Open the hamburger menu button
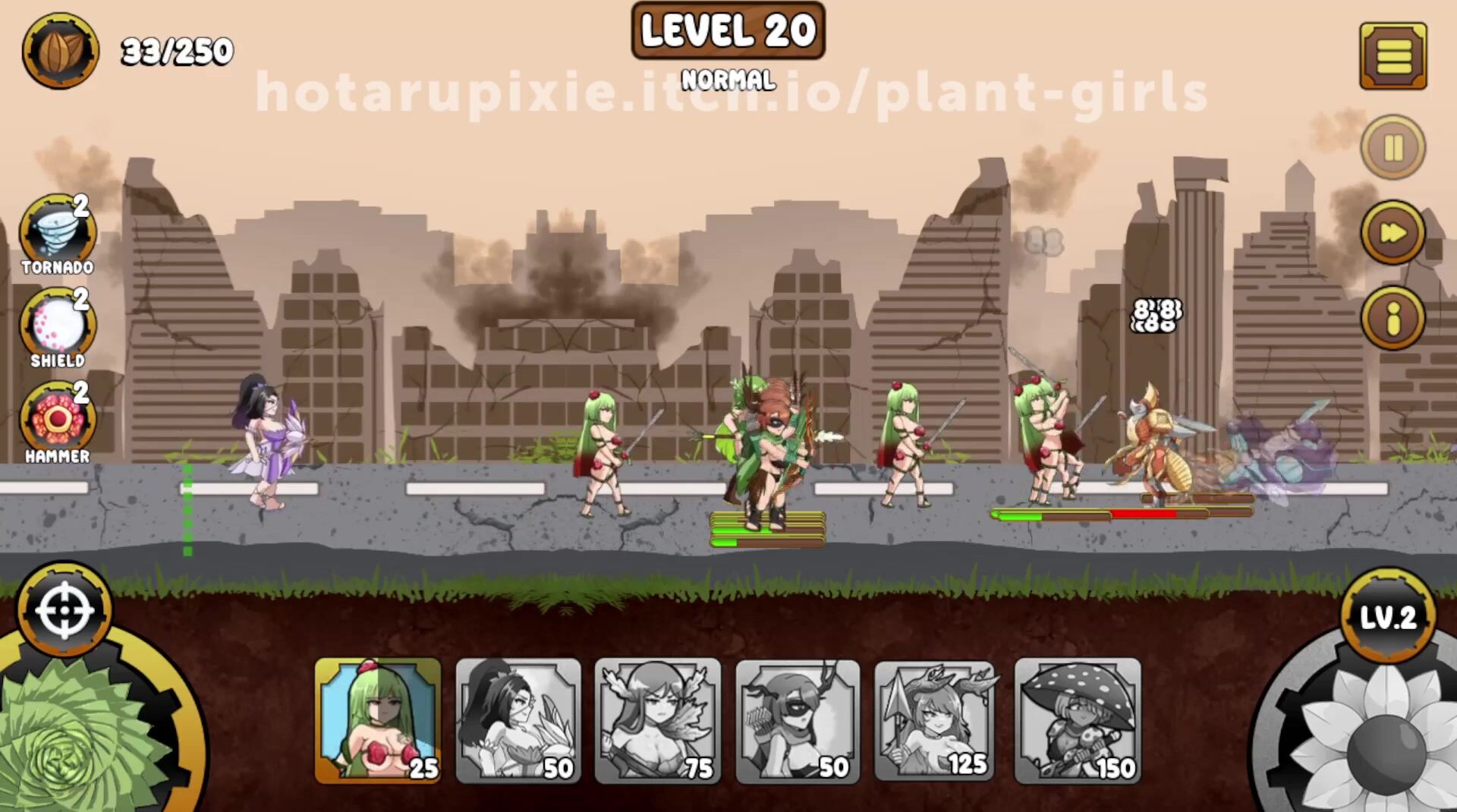 point(1392,55)
